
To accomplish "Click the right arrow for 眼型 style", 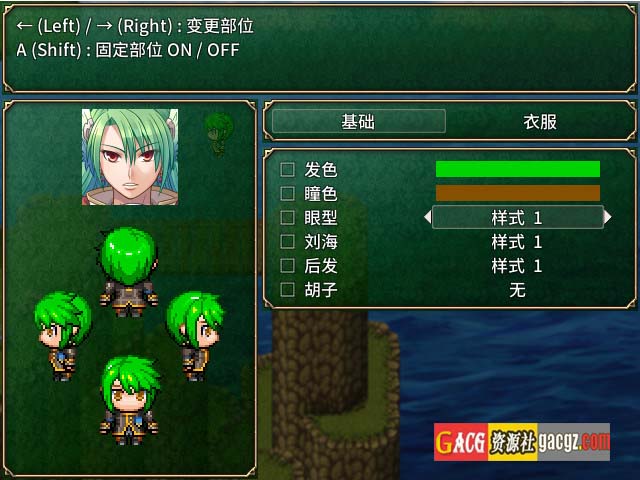I will 606,217.
